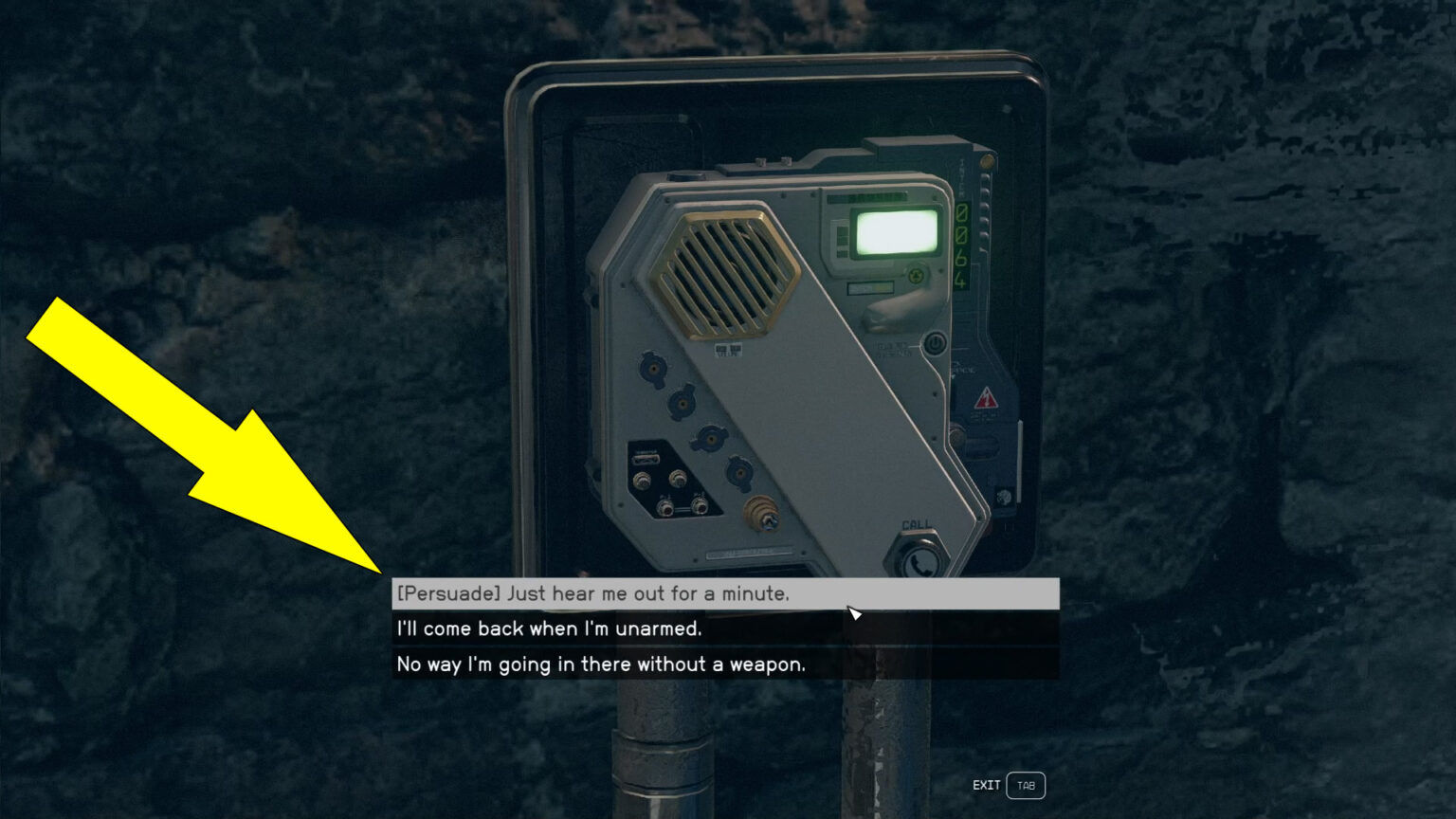
Task: Adjust the second rotary dial on the left column
Action: coord(684,406)
